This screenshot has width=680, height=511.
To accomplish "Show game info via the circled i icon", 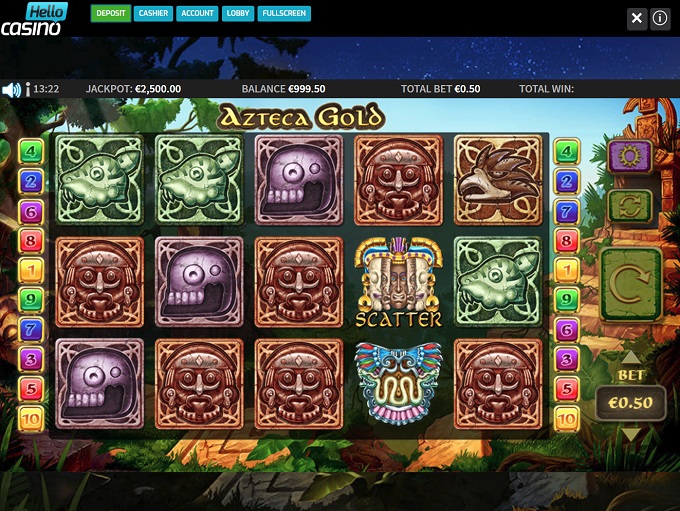I will 660,18.
